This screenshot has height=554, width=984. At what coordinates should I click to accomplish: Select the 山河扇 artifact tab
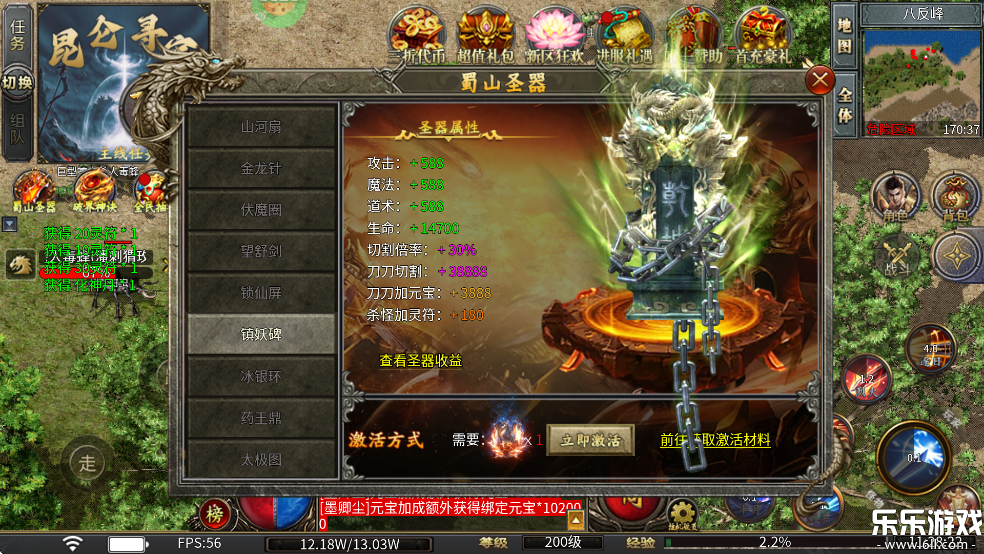point(262,127)
